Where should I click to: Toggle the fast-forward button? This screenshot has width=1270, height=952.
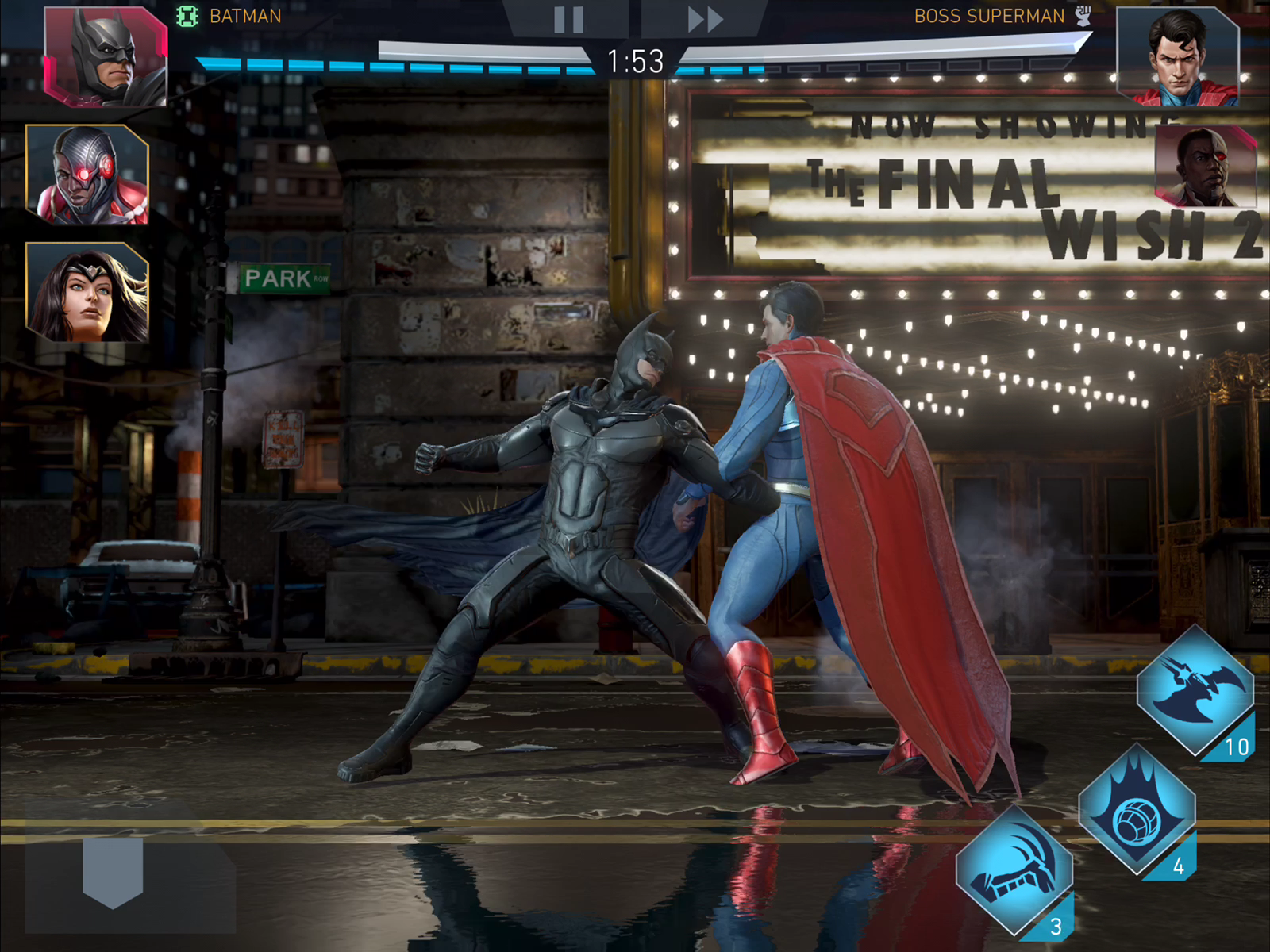705,19
